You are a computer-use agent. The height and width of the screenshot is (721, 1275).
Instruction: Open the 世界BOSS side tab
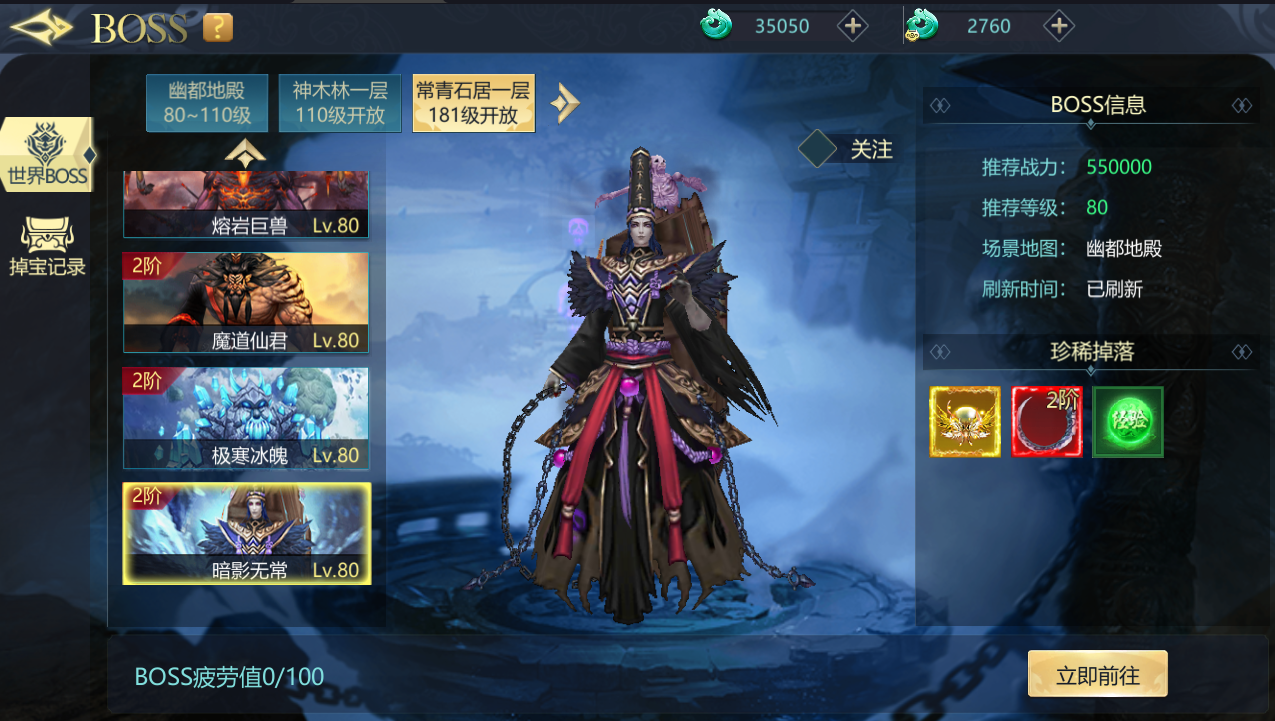48,156
